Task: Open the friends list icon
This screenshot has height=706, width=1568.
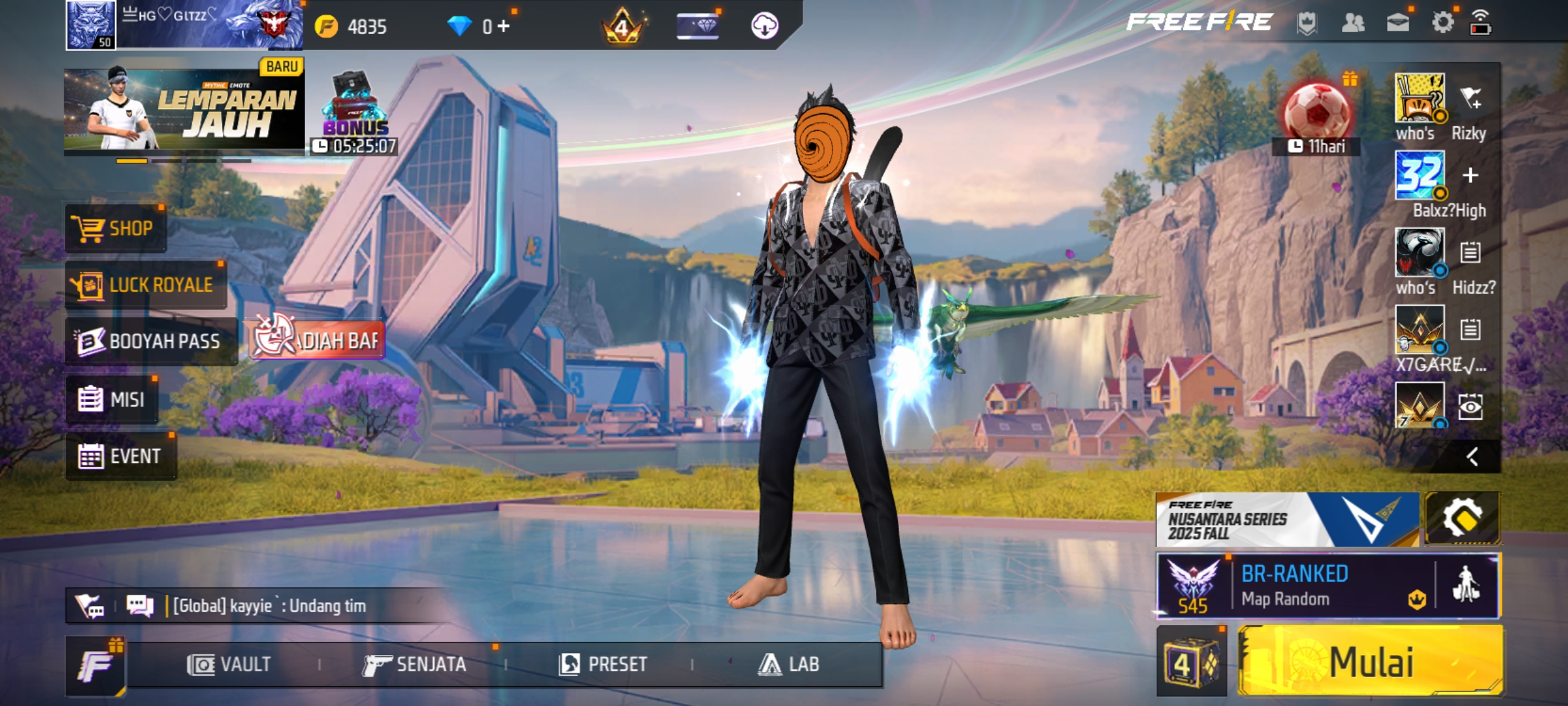Action: (1352, 24)
